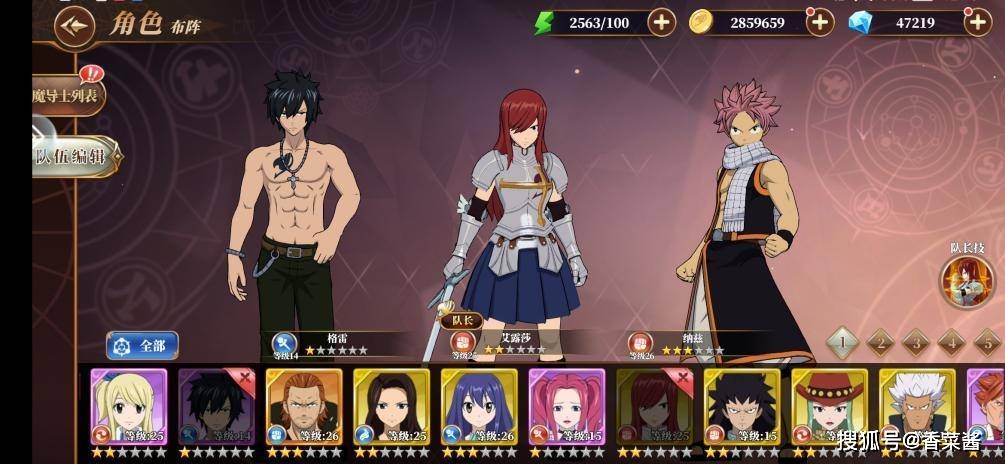View the 队长技 captain skill icon
The image size is (1005, 464).
click(x=966, y=281)
